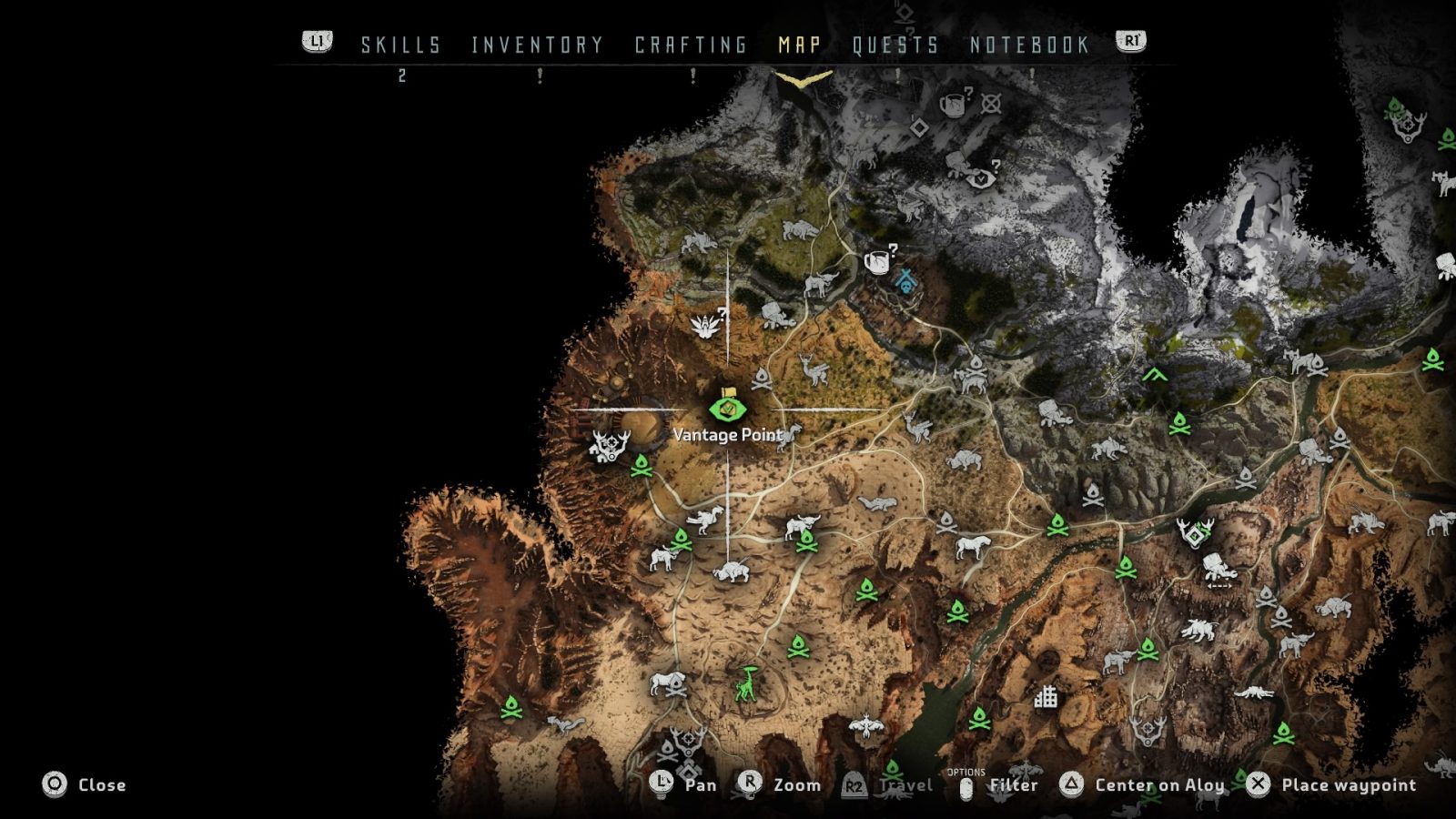Screen dimensions: 1456x819
Task: Click the R1 shoulder button prompt
Action: point(1130,42)
